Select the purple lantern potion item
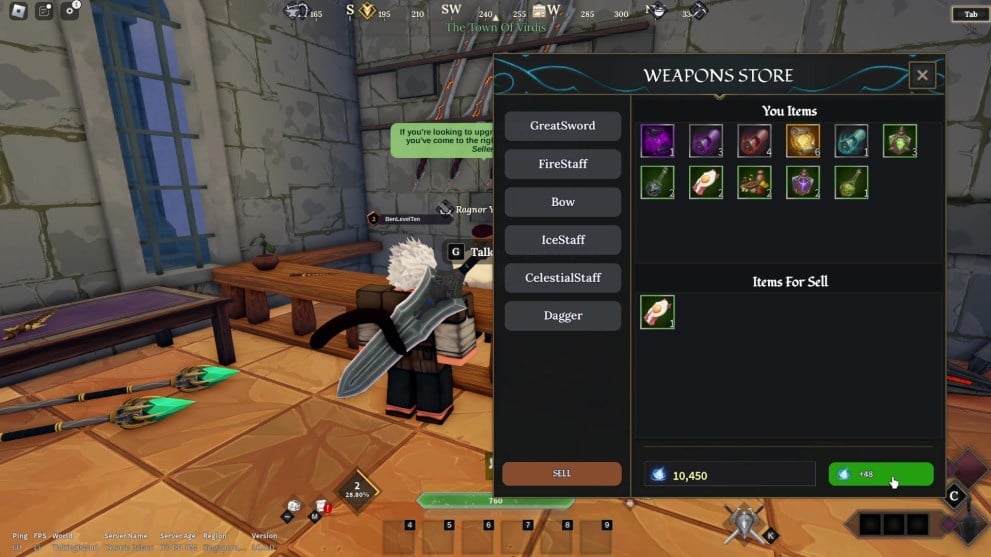The width and height of the screenshot is (991, 557). pyautogui.click(x=803, y=182)
